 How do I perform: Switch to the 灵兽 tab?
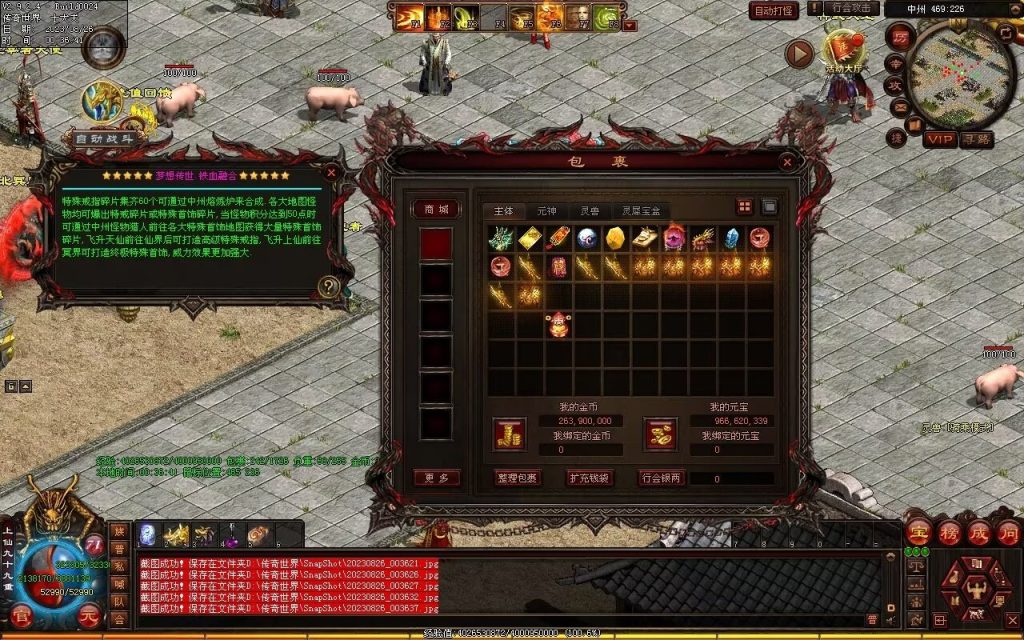click(589, 211)
